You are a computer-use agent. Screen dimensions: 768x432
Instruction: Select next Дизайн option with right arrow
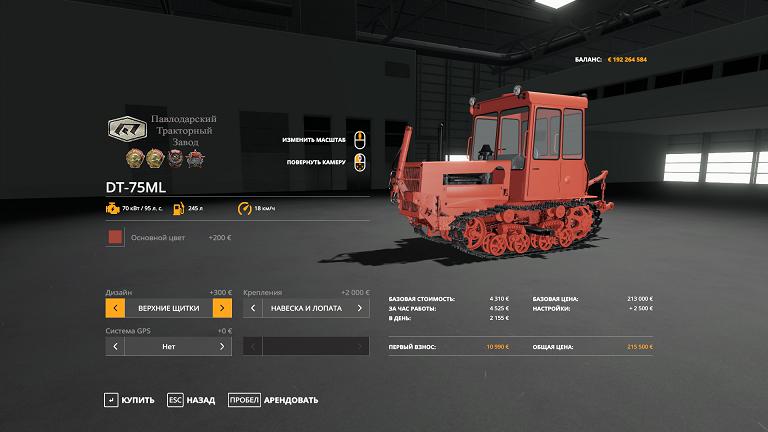tap(222, 308)
